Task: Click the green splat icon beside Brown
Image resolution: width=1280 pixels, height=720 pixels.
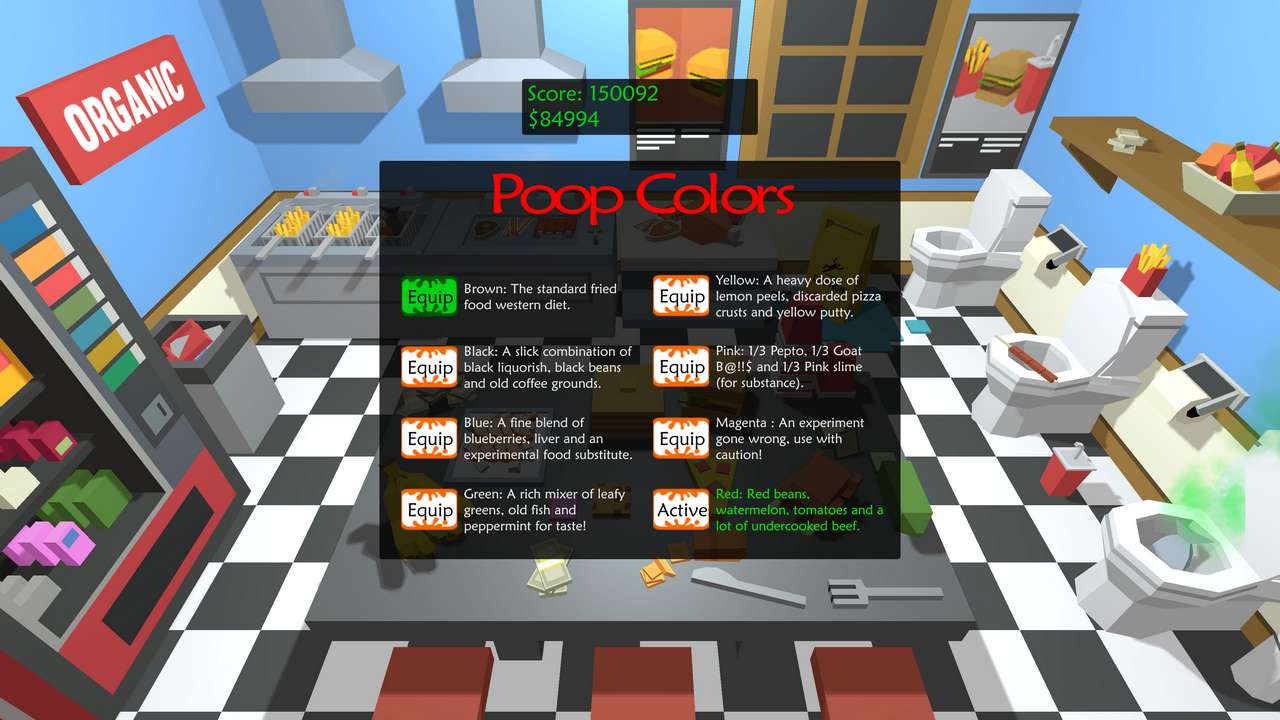Action: pyautogui.click(x=429, y=294)
